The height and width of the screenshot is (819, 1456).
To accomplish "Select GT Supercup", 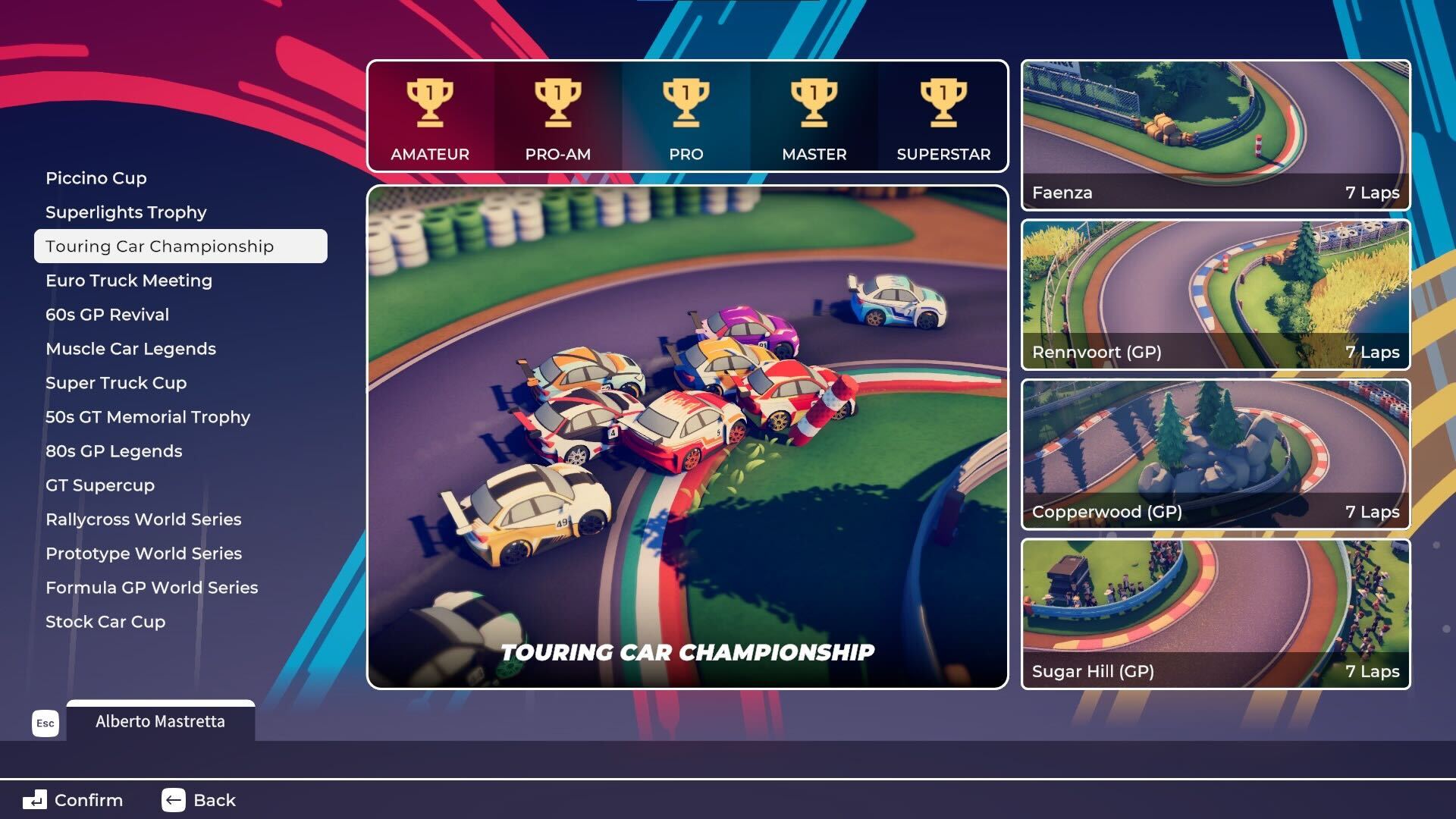I will coord(100,485).
